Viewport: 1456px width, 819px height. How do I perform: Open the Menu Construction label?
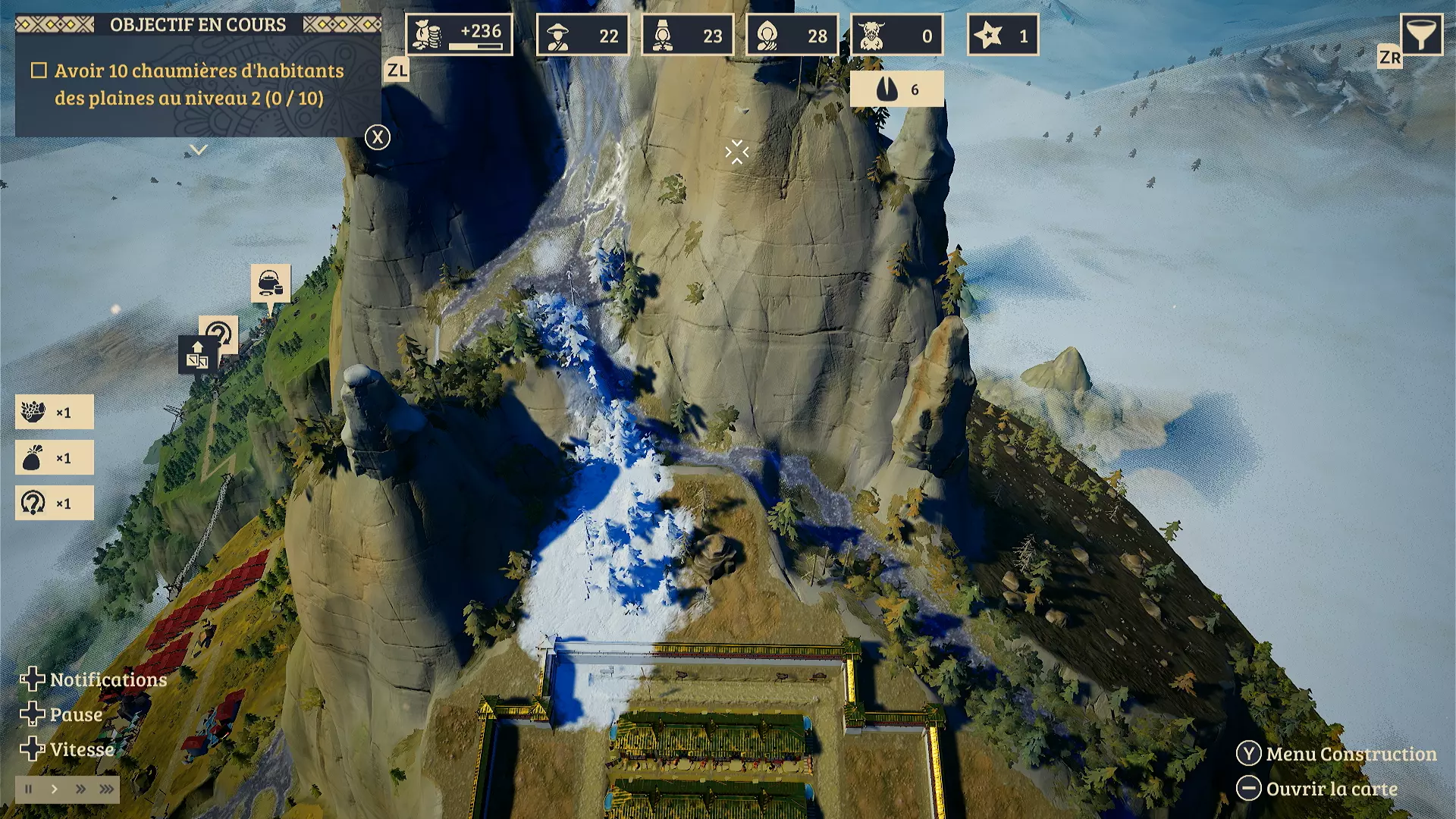pos(1351,754)
